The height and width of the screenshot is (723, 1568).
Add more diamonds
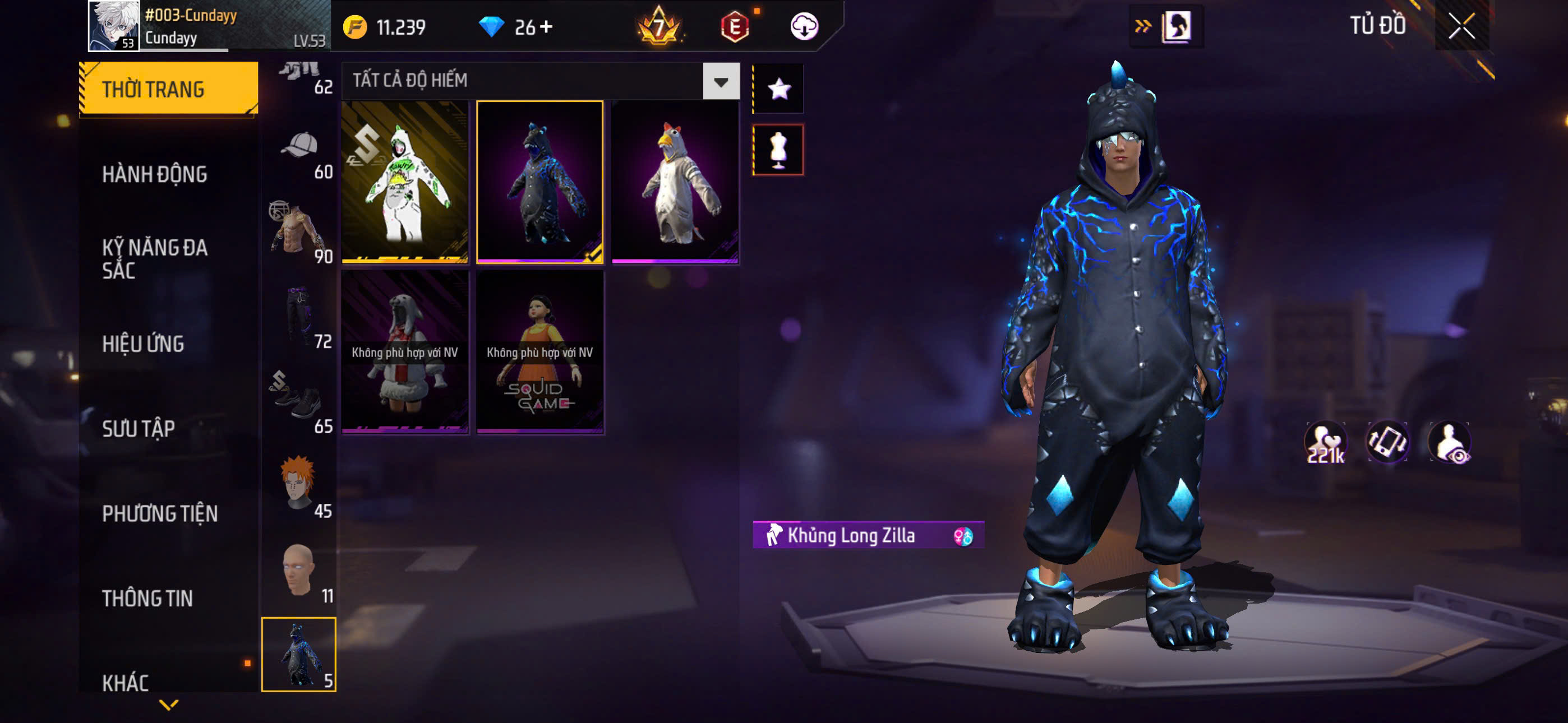click(547, 27)
